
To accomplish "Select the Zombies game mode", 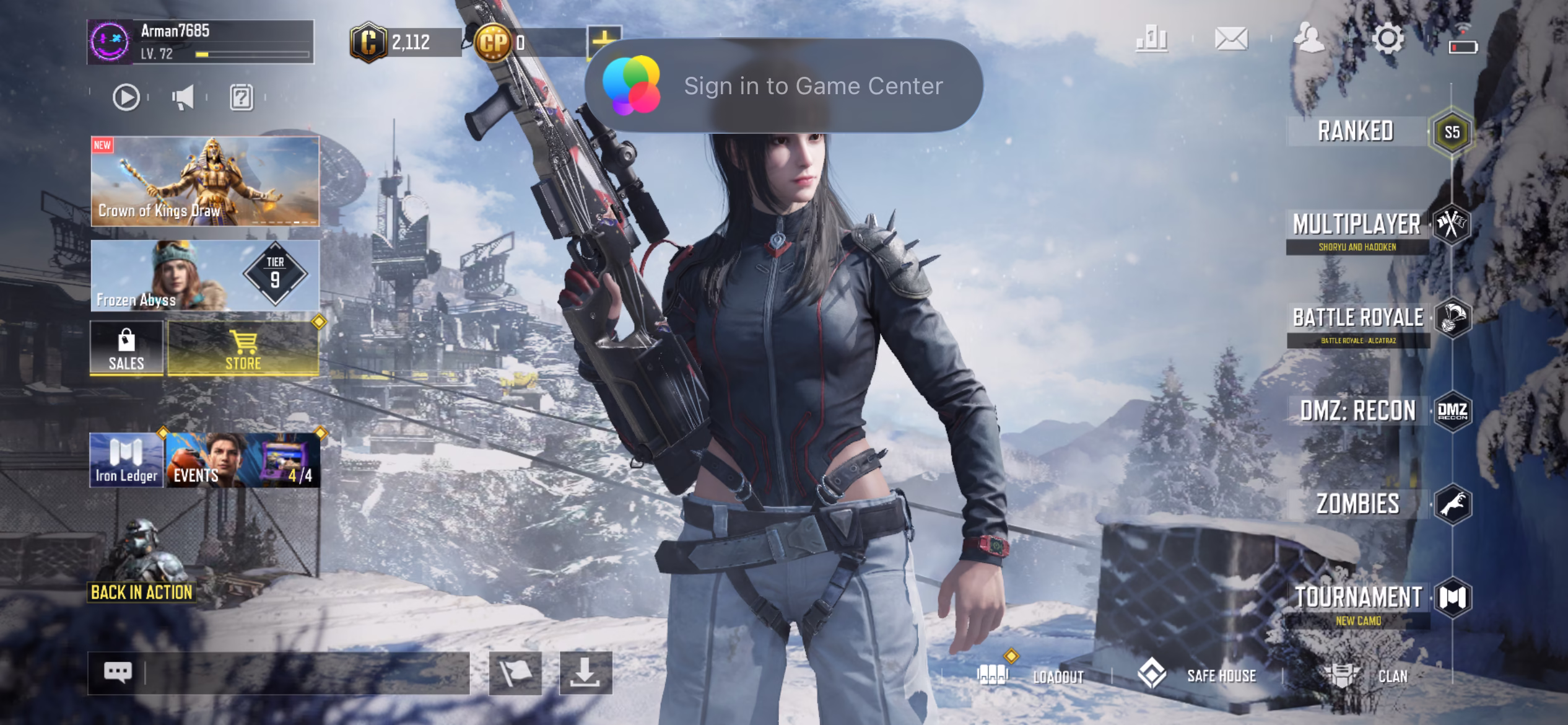I will tap(1357, 504).
